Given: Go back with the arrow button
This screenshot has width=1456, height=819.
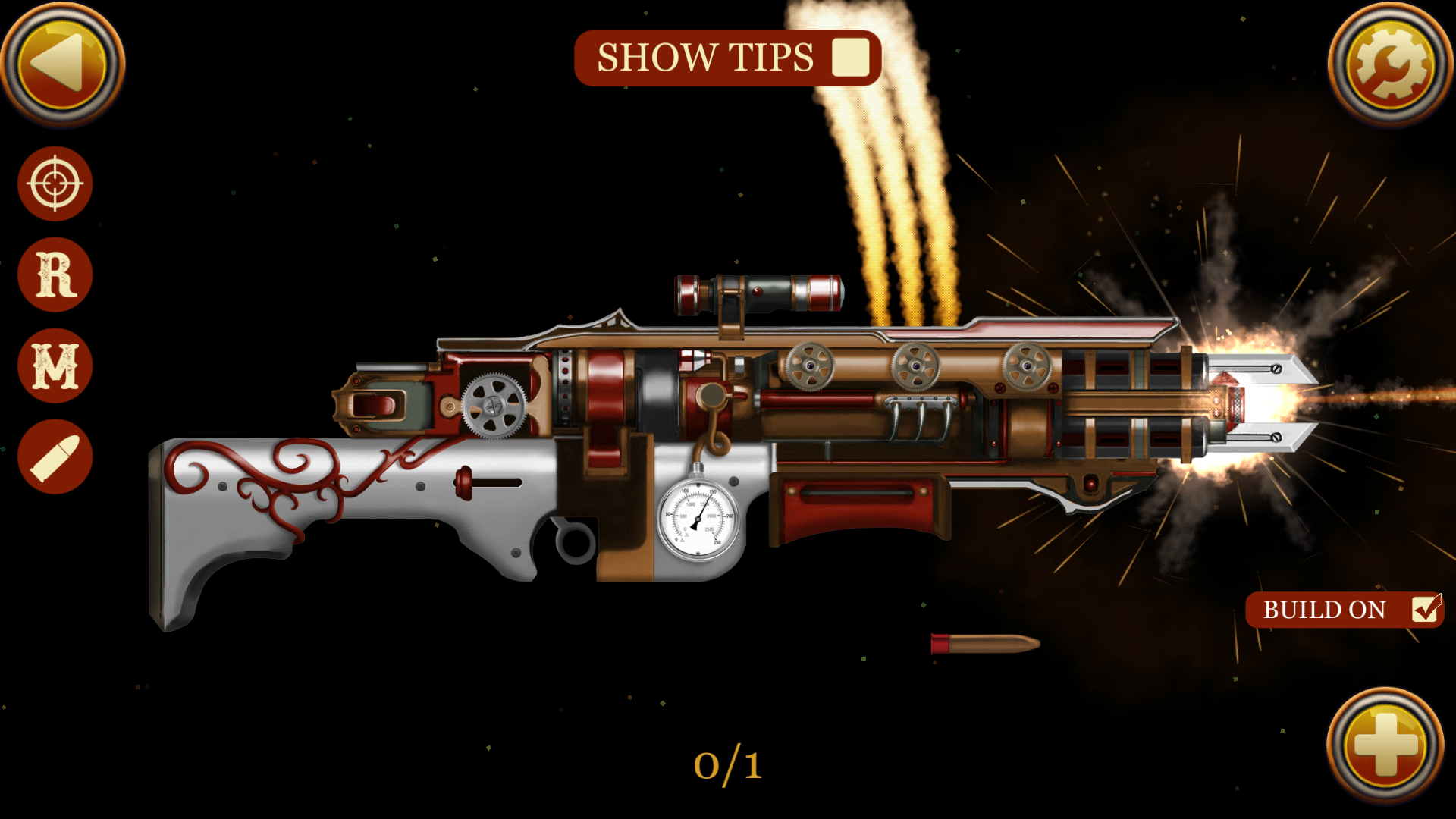Looking at the screenshot, I should (62, 64).
